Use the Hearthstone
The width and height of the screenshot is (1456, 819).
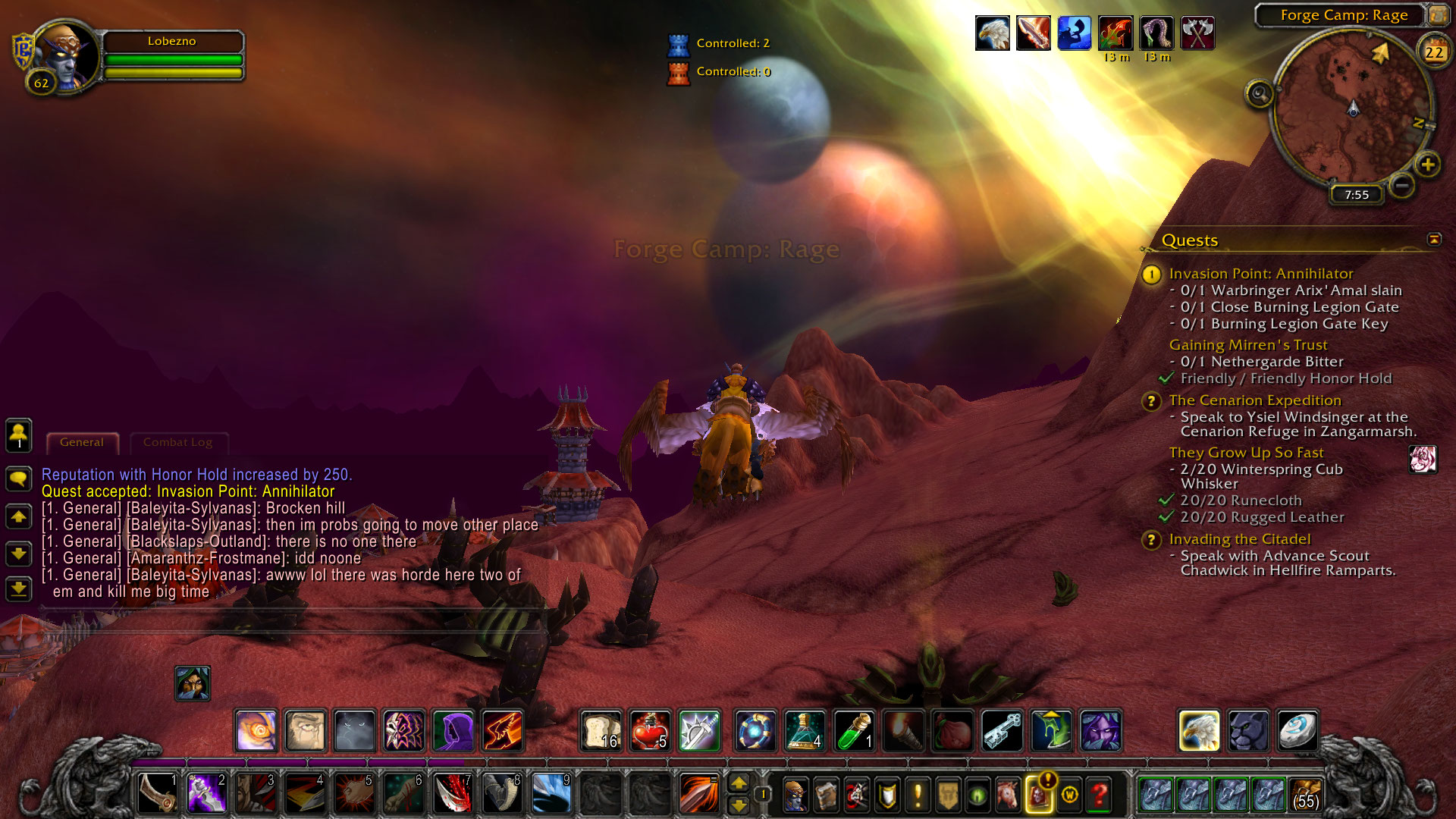1297,731
